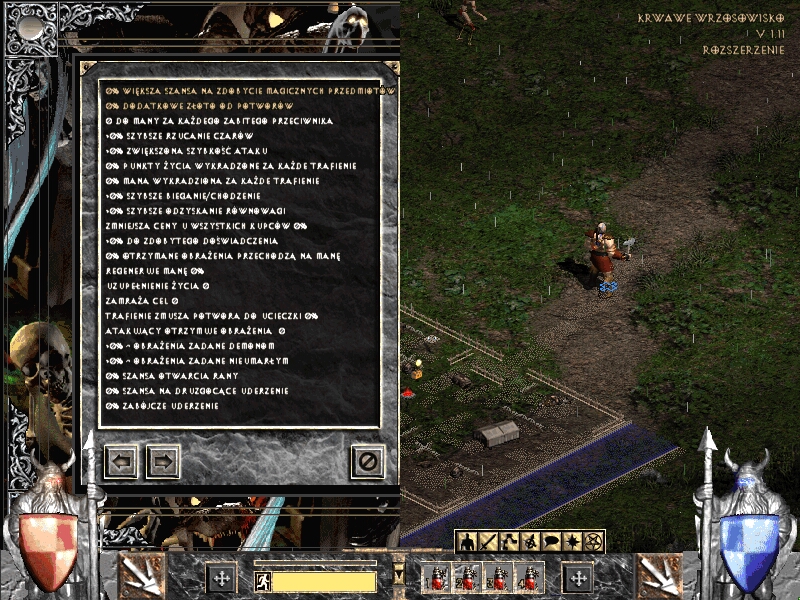This screenshot has height=600, width=800.
Task: Click the speech bubble message log icon
Action: pos(551,542)
